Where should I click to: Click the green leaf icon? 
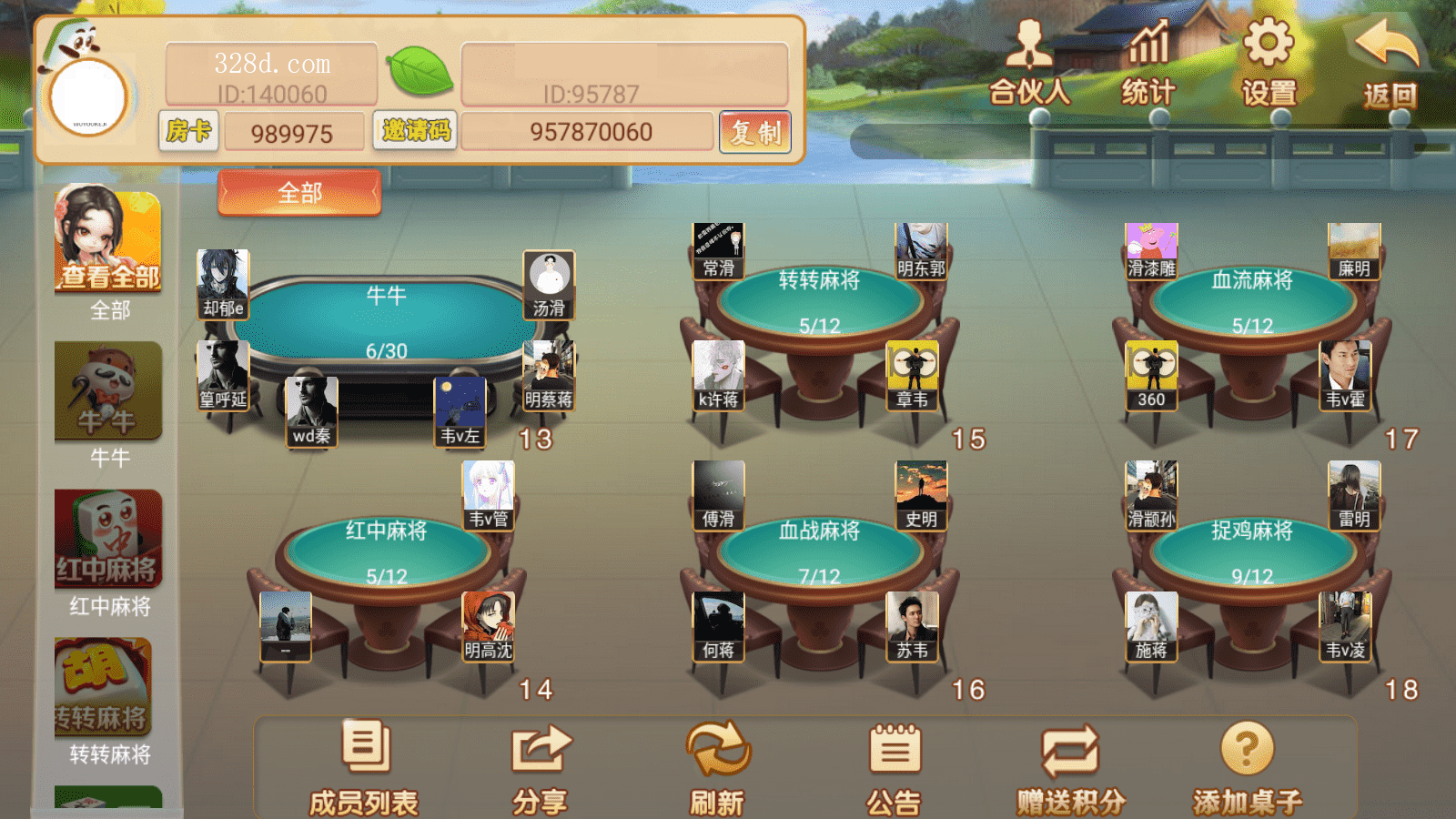[420, 72]
